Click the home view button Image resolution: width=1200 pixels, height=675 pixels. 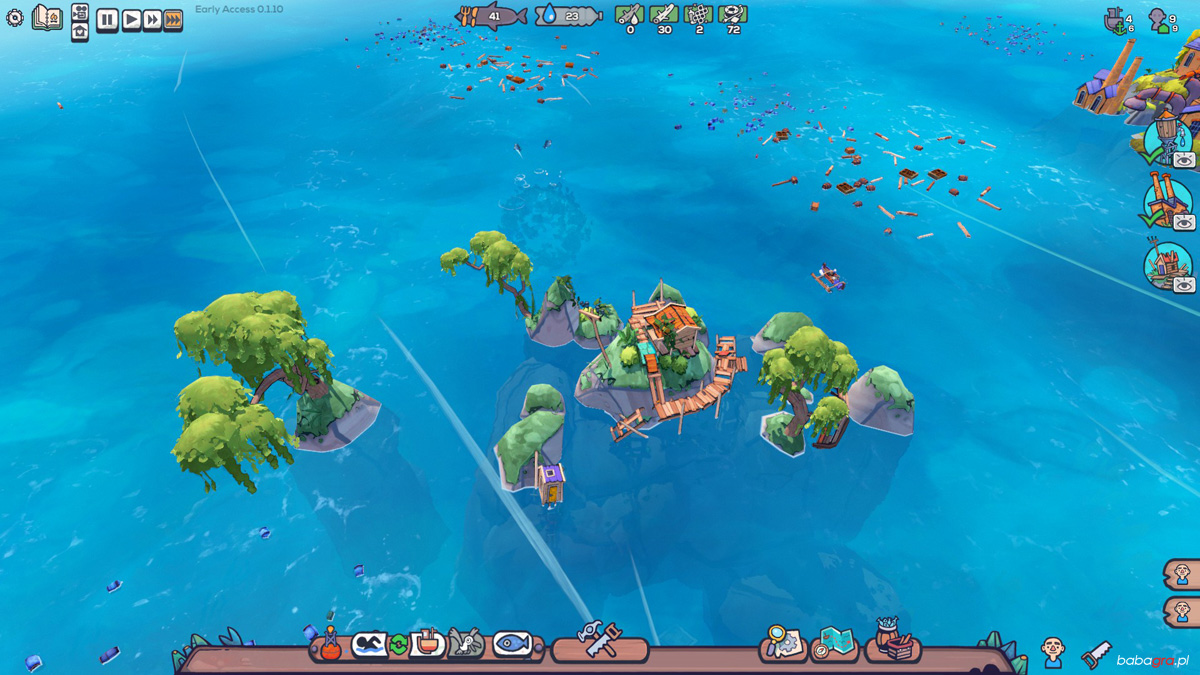pyautogui.click(x=80, y=30)
